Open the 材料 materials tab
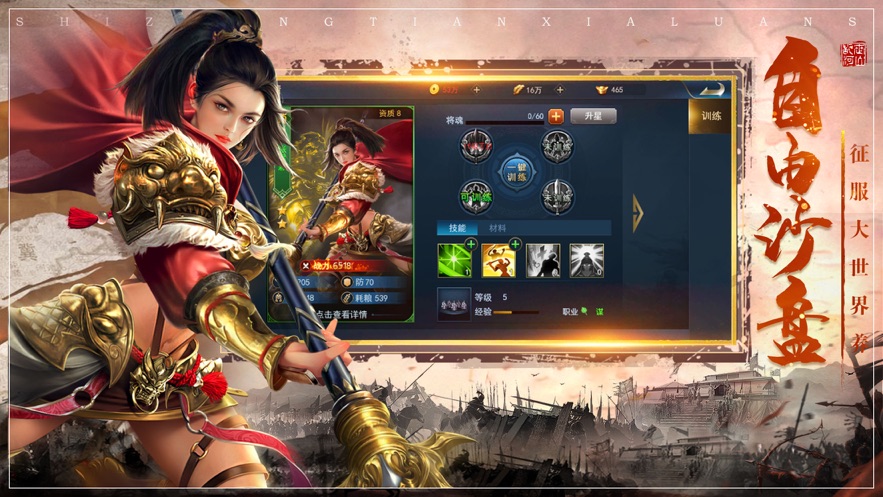 [497, 228]
